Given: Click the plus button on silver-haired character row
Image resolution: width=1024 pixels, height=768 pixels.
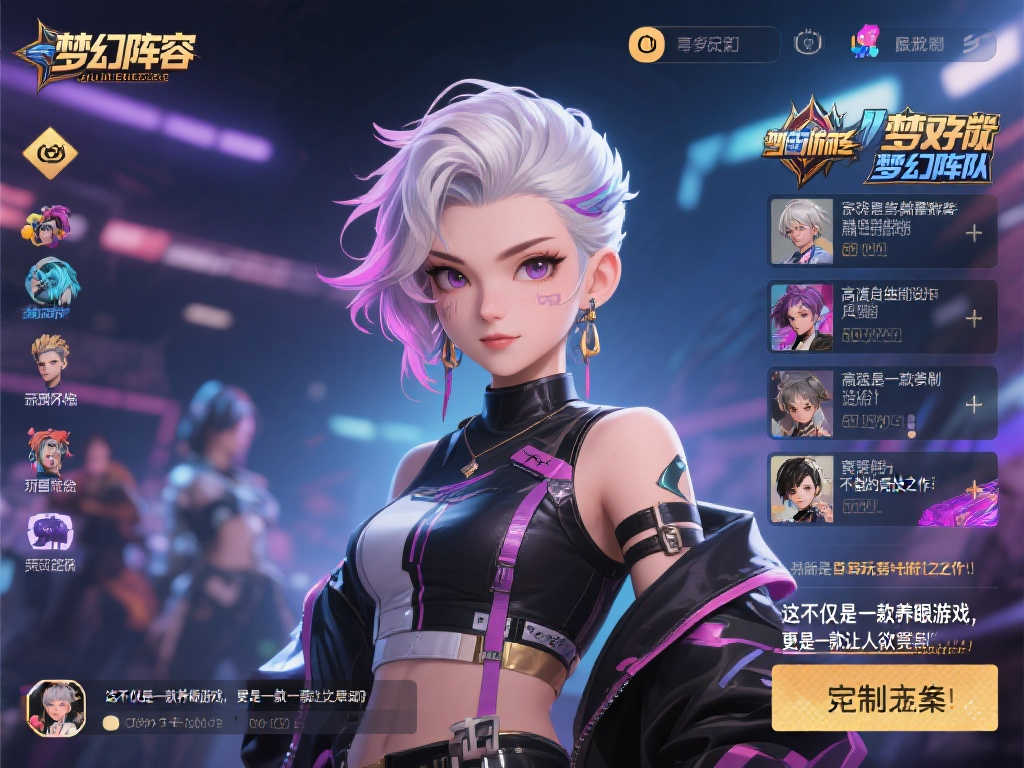Looking at the screenshot, I should click(x=973, y=233).
